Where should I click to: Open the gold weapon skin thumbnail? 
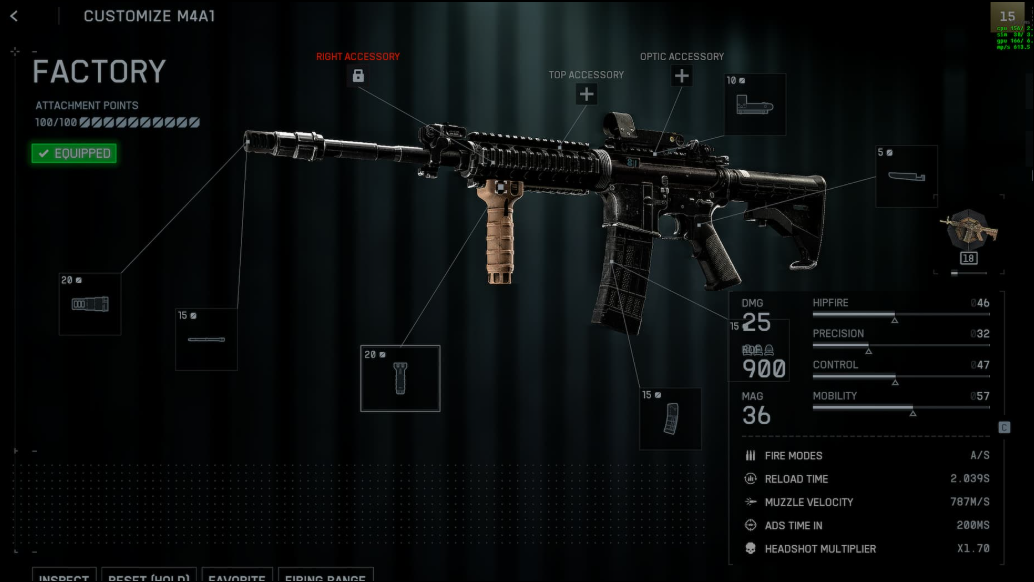pyautogui.click(x=968, y=234)
